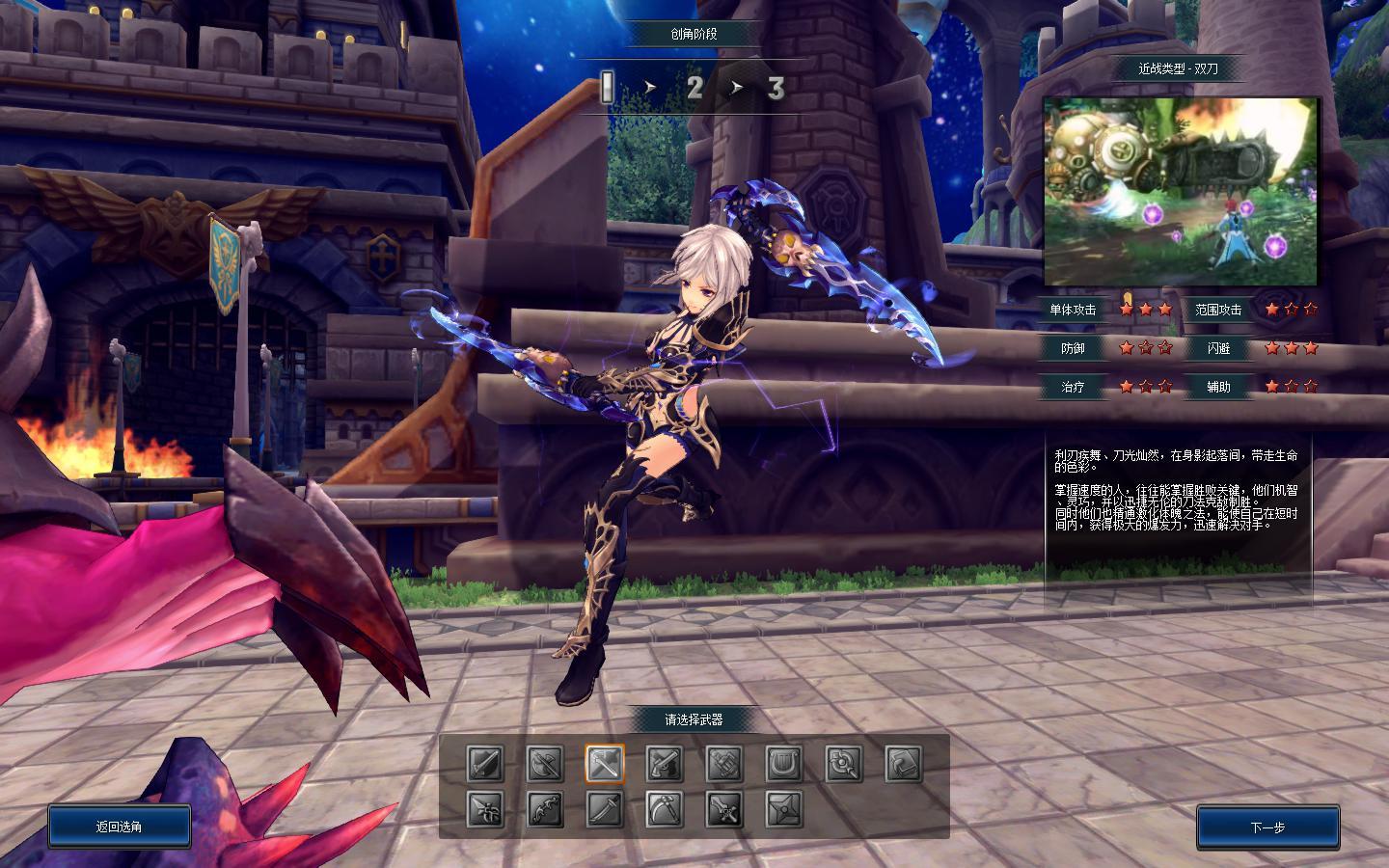Choose the cannon weapon icon

click(724, 765)
